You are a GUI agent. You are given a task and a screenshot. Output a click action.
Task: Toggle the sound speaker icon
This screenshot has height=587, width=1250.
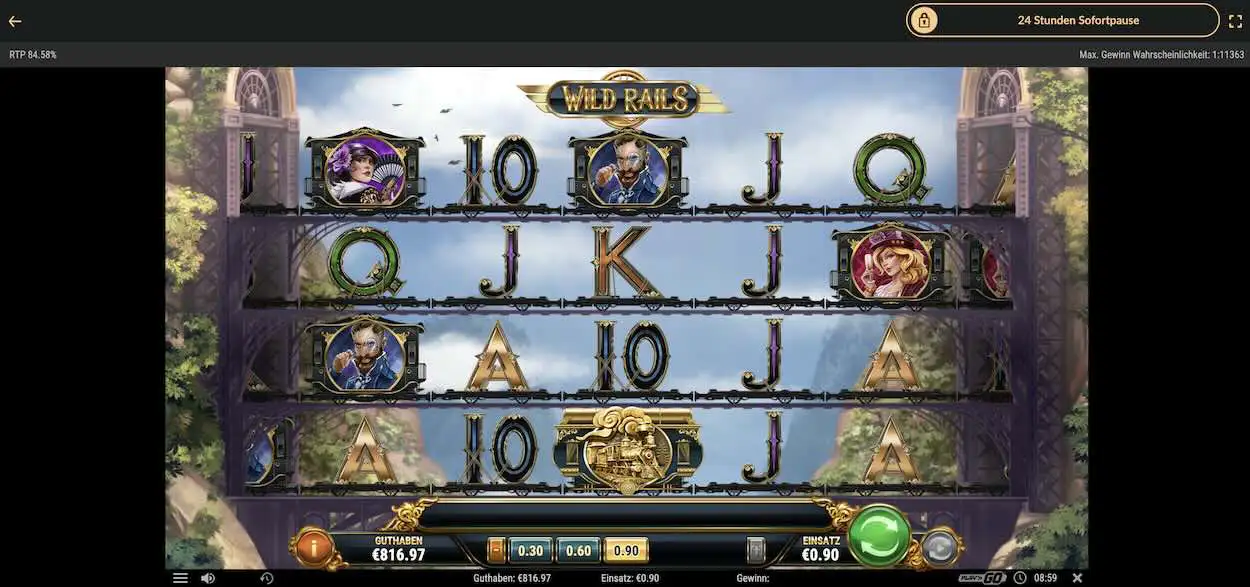pos(208,578)
